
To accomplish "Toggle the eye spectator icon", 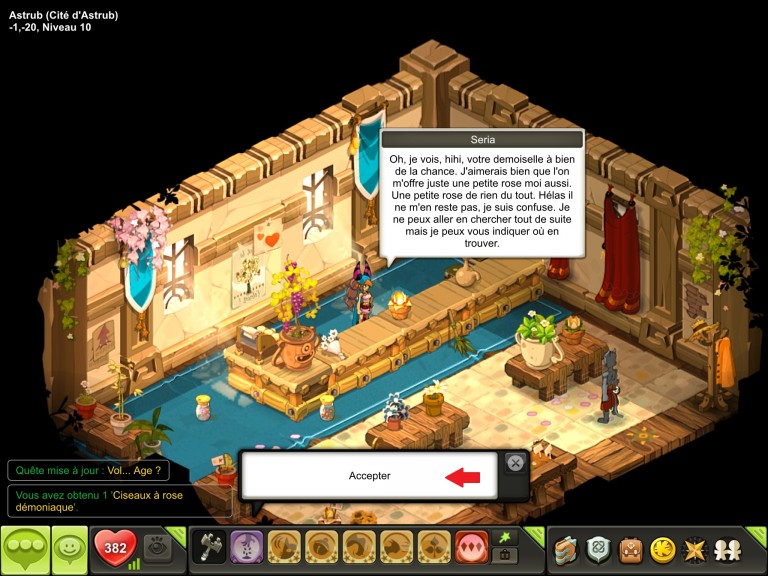I will (156, 547).
